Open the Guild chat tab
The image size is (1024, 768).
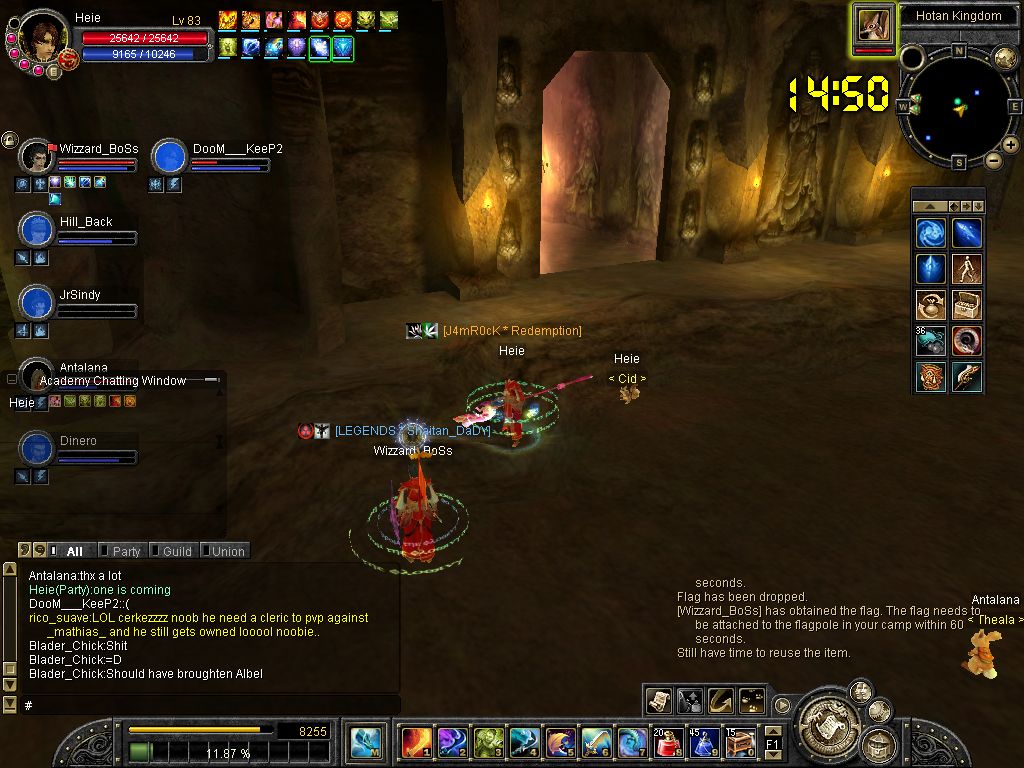[x=176, y=551]
